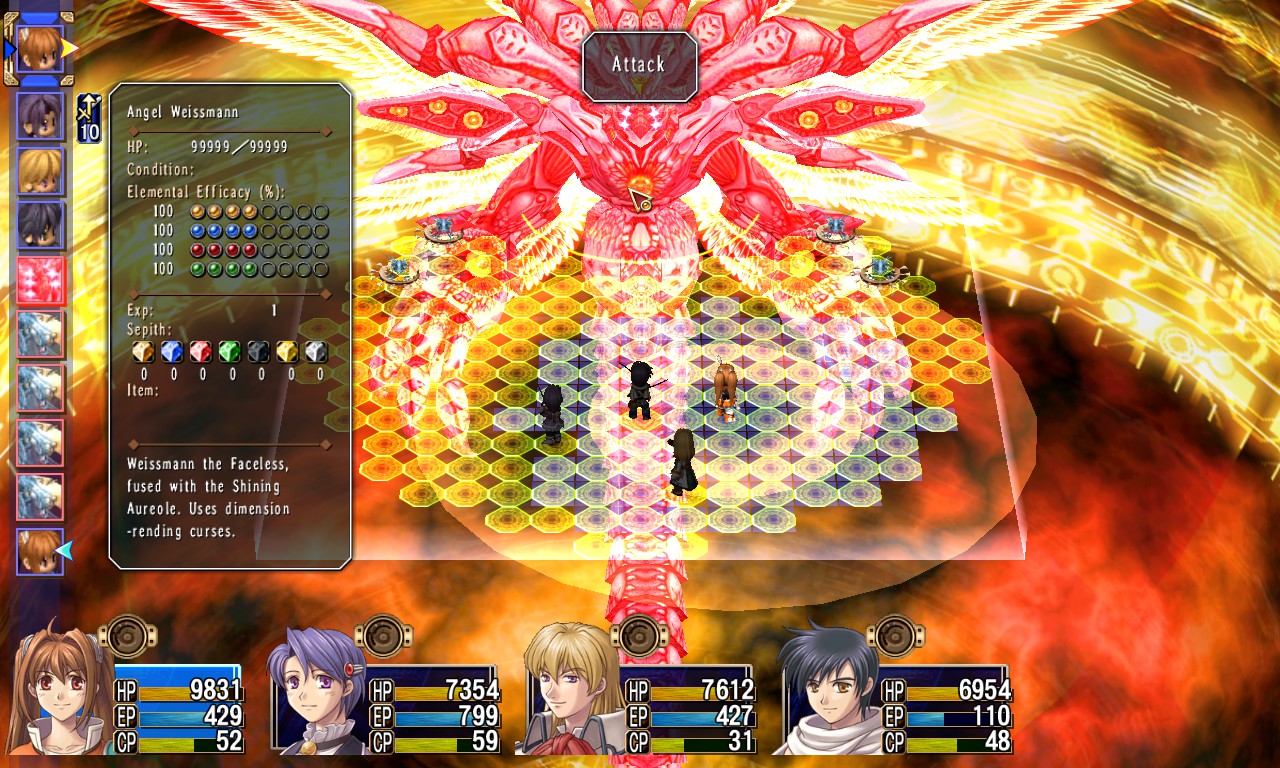Select Estelle's turn portrait with yellow arrow
Screen dimensions: 1280x768
pyautogui.click(x=40, y=50)
